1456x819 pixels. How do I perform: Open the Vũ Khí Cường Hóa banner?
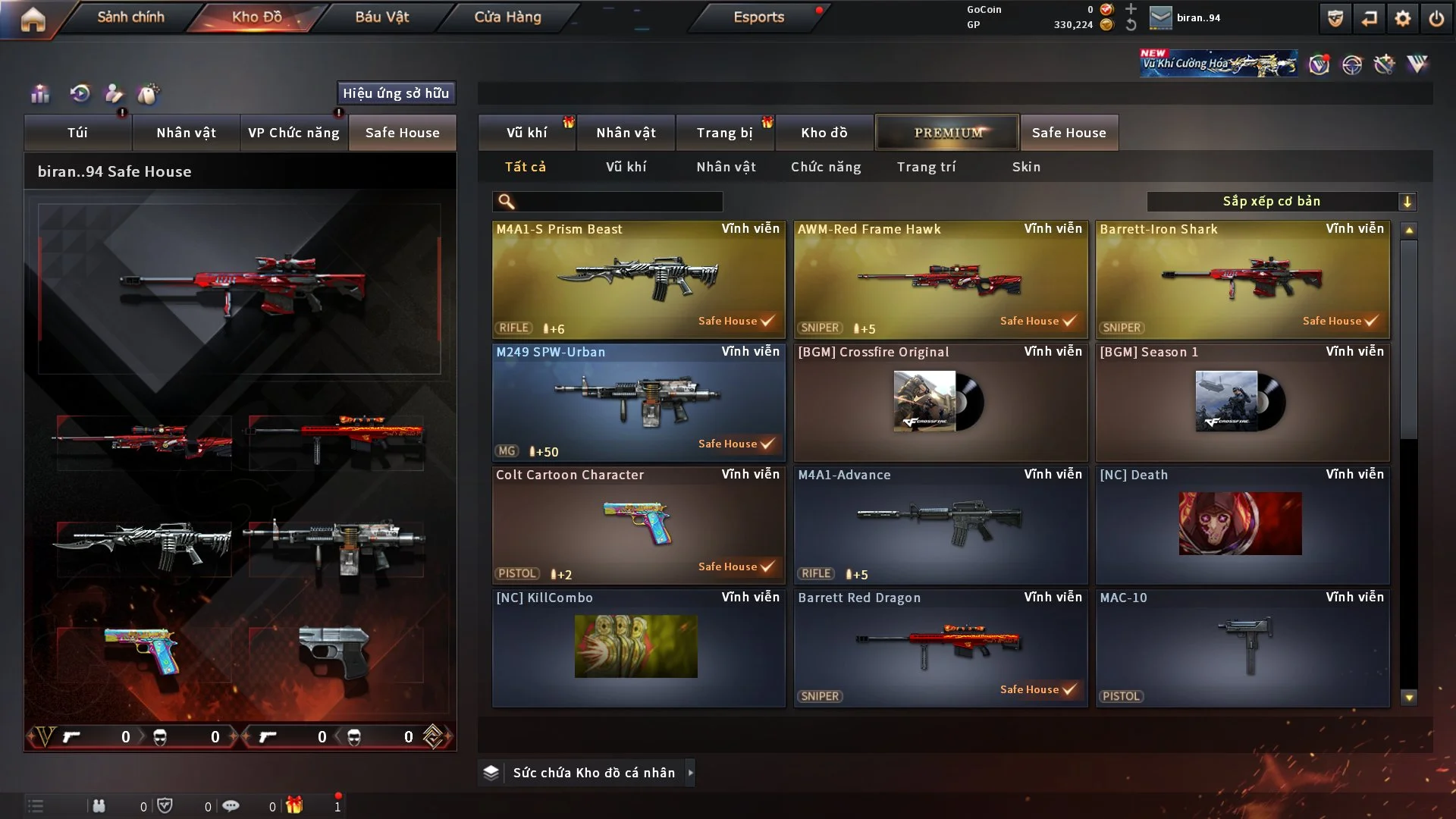click(1218, 64)
